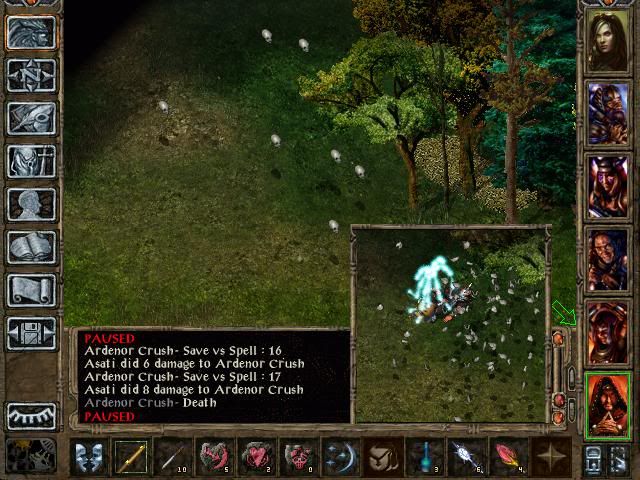Screen dimensions: 640x480
Task: Use the red feather quick item
Action: 509,456
